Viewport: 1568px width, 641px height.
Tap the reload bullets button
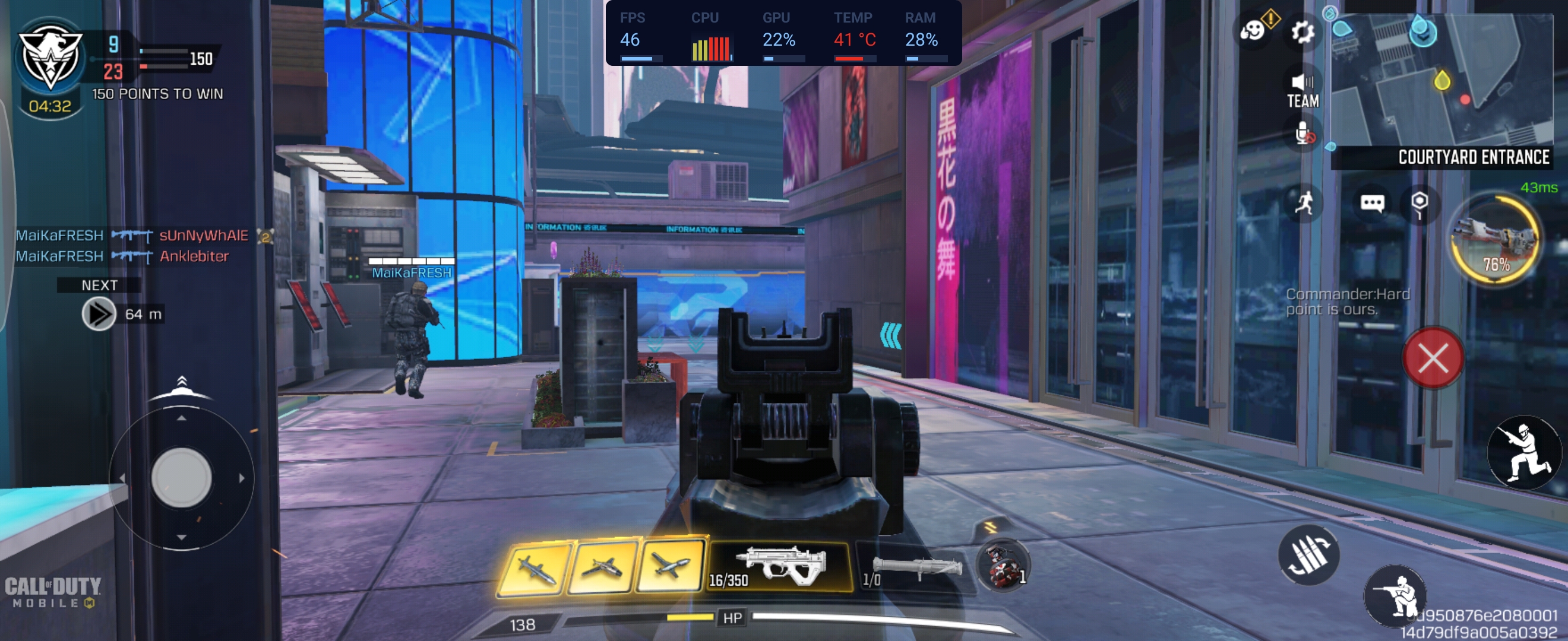click(x=1308, y=554)
